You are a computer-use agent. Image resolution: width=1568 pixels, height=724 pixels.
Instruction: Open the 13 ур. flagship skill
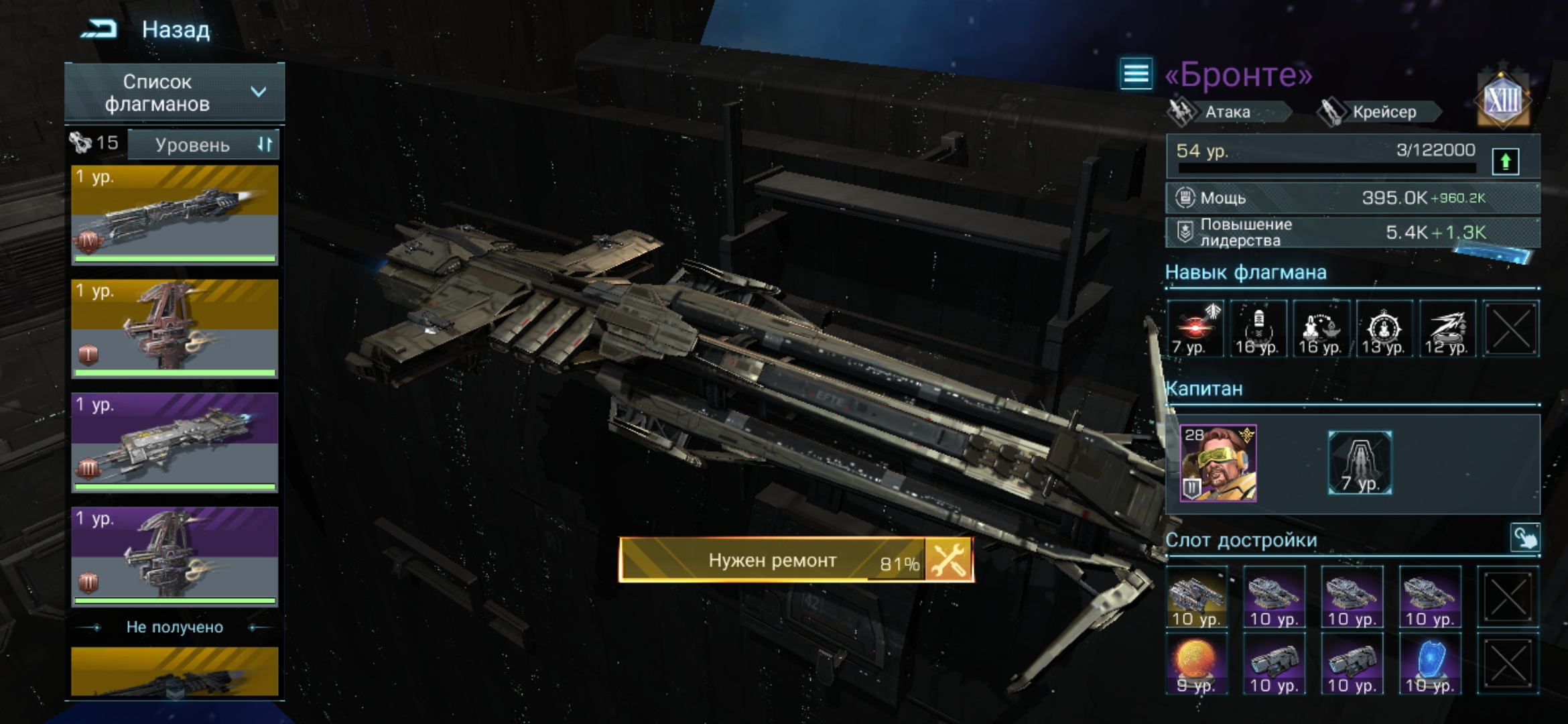click(x=1384, y=328)
